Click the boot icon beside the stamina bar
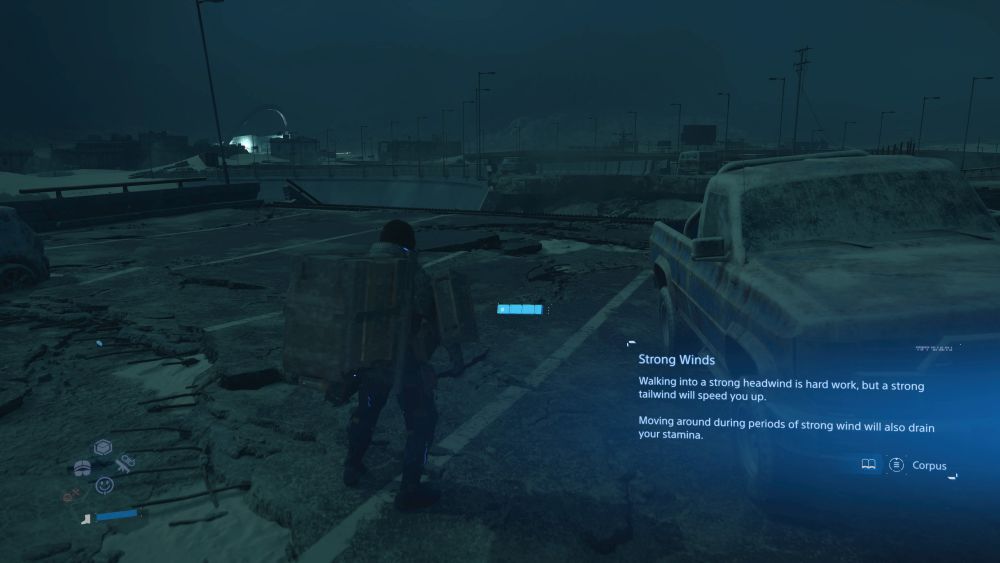The width and height of the screenshot is (1000, 563). point(87,517)
